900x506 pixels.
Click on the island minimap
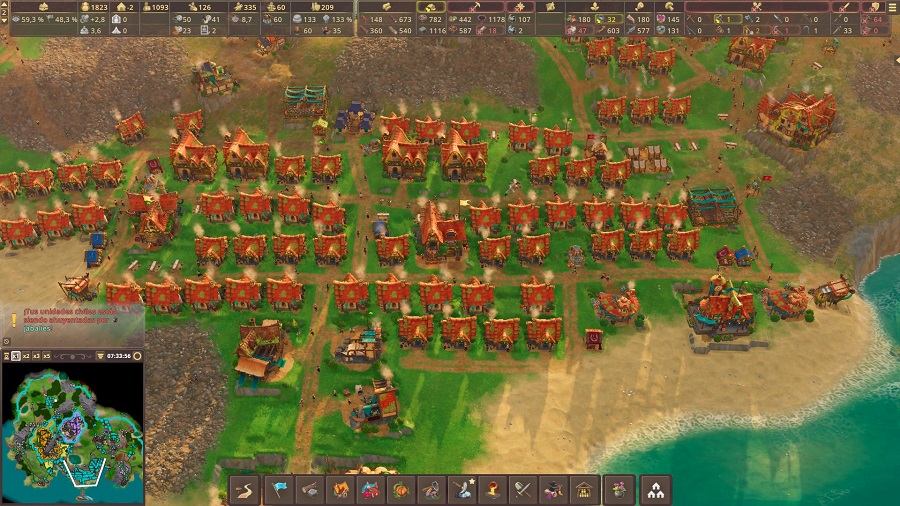tap(72, 430)
